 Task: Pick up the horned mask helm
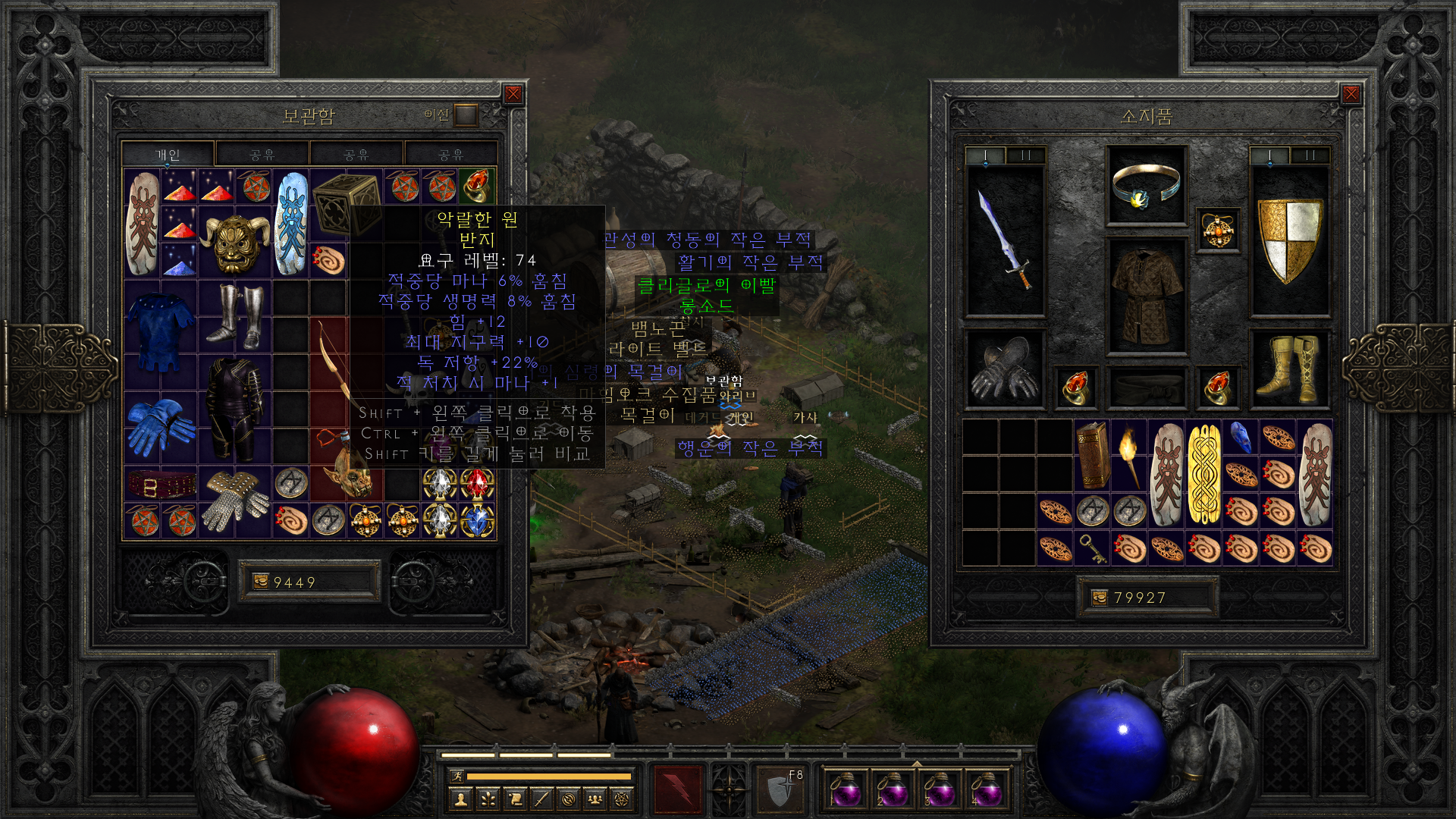tap(234, 243)
